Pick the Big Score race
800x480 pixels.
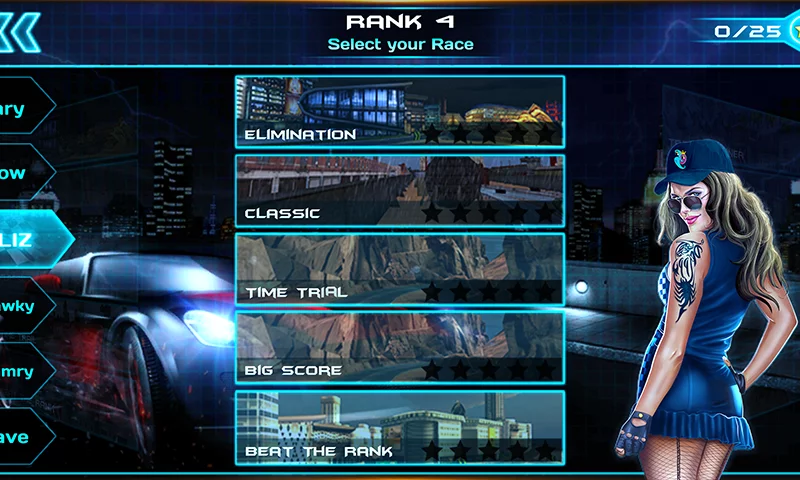[x=399, y=347]
